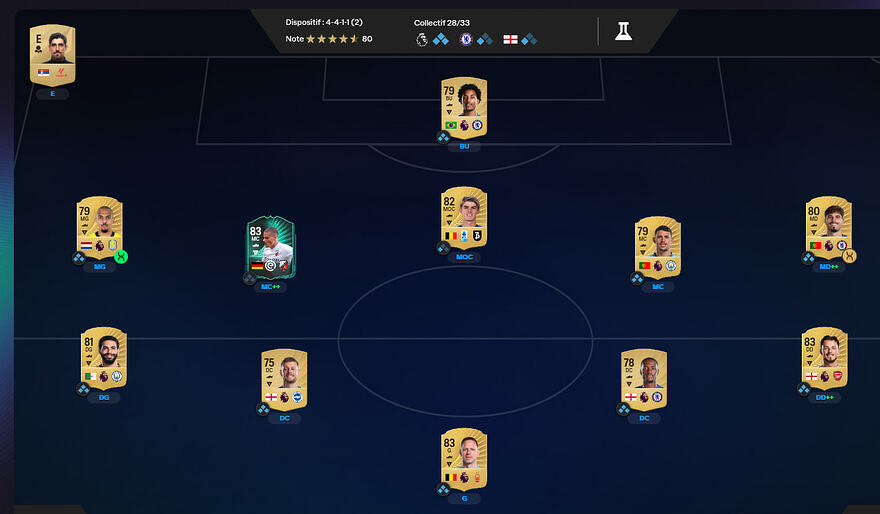Screen dimensions: 880x514
Task: Choose the 83-rated G goalkeeper card
Action: click(x=464, y=457)
